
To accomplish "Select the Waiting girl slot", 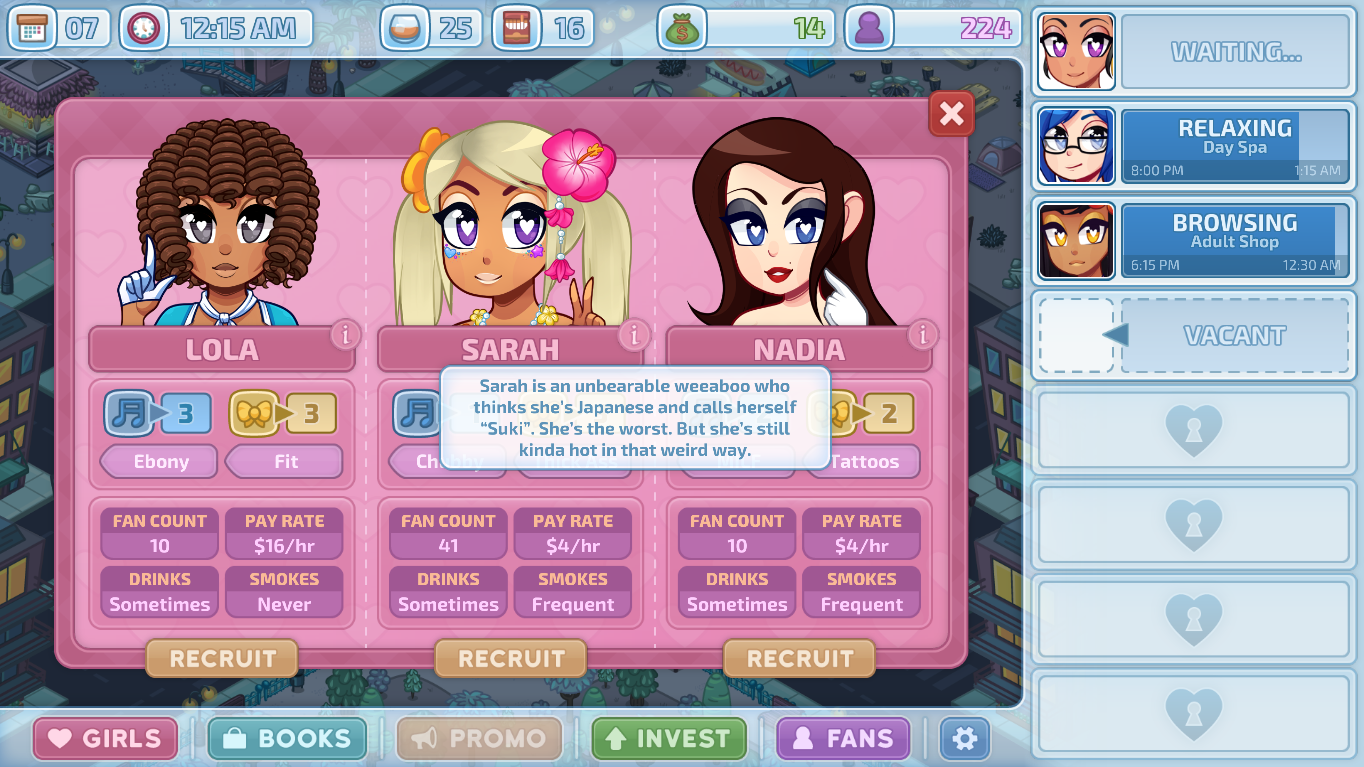I will click(x=1192, y=51).
